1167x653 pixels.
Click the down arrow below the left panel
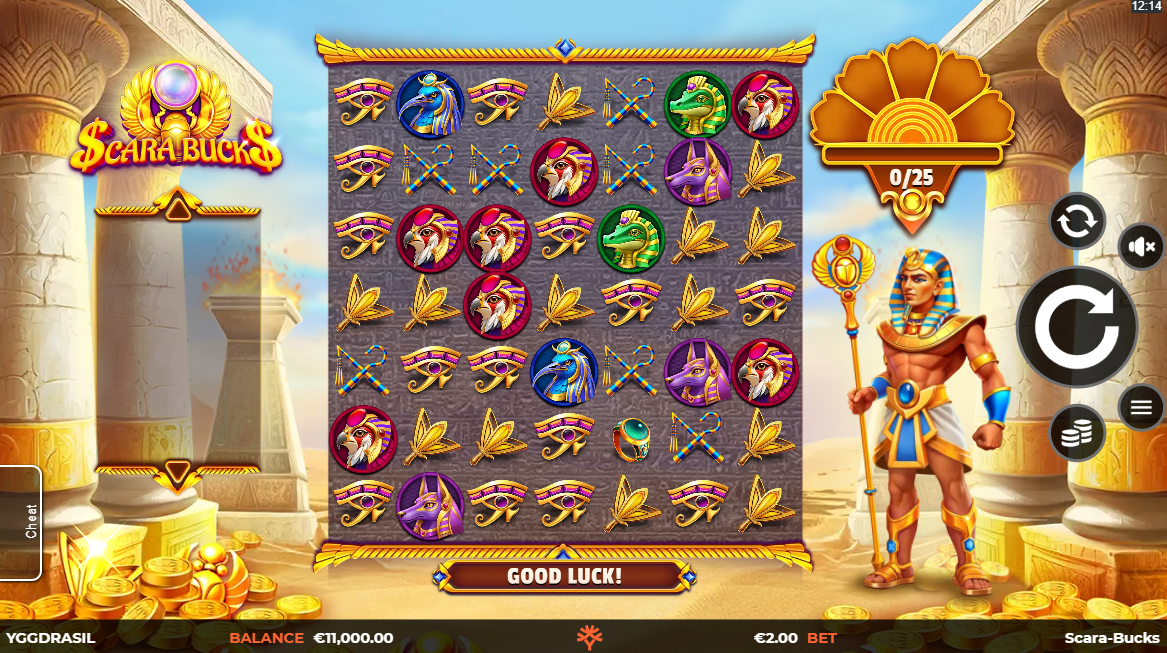tap(177, 470)
